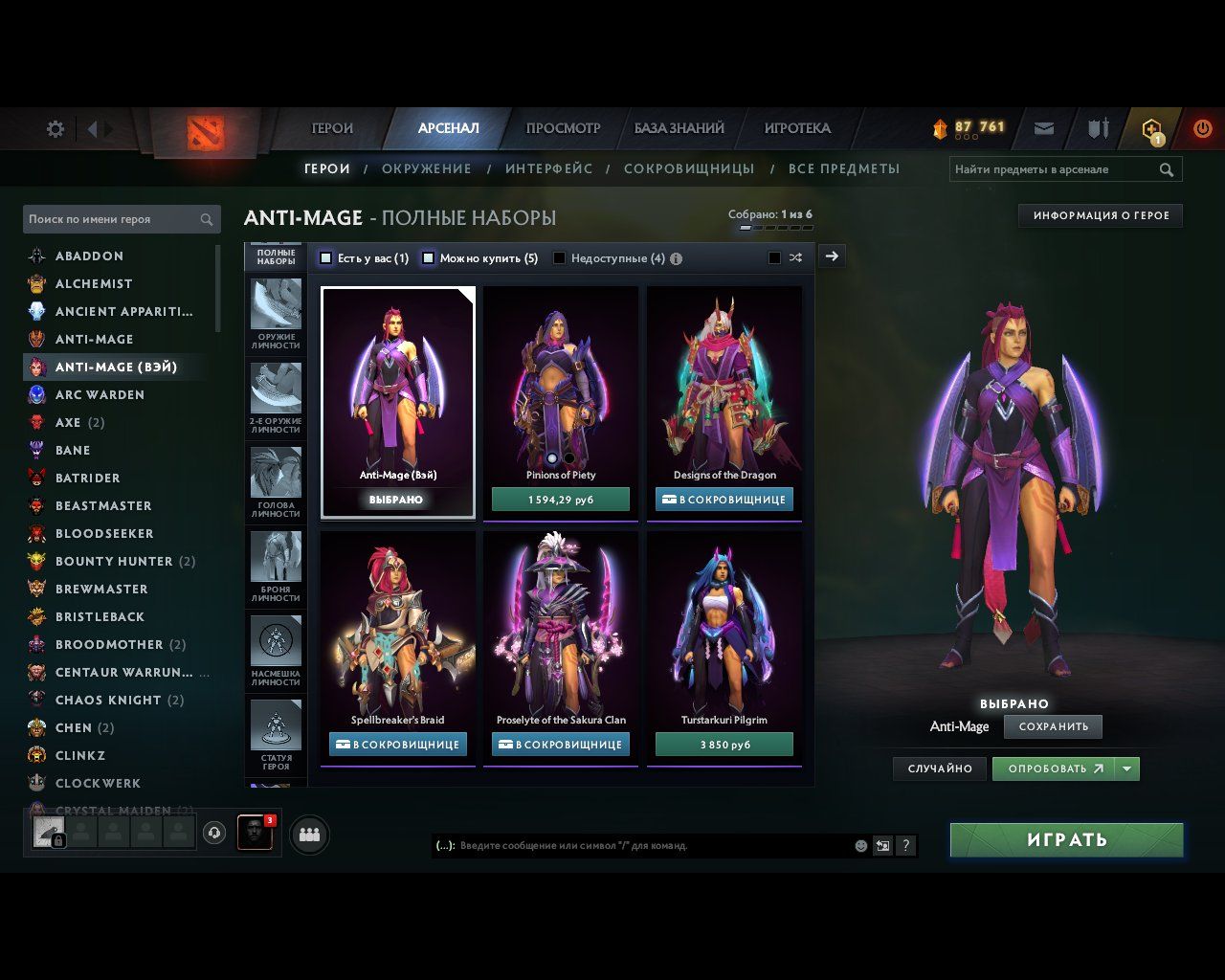Open ИНФОРМАЦИЯ О ГЕРОЕ
This screenshot has width=1225, height=980.
coord(1101,216)
